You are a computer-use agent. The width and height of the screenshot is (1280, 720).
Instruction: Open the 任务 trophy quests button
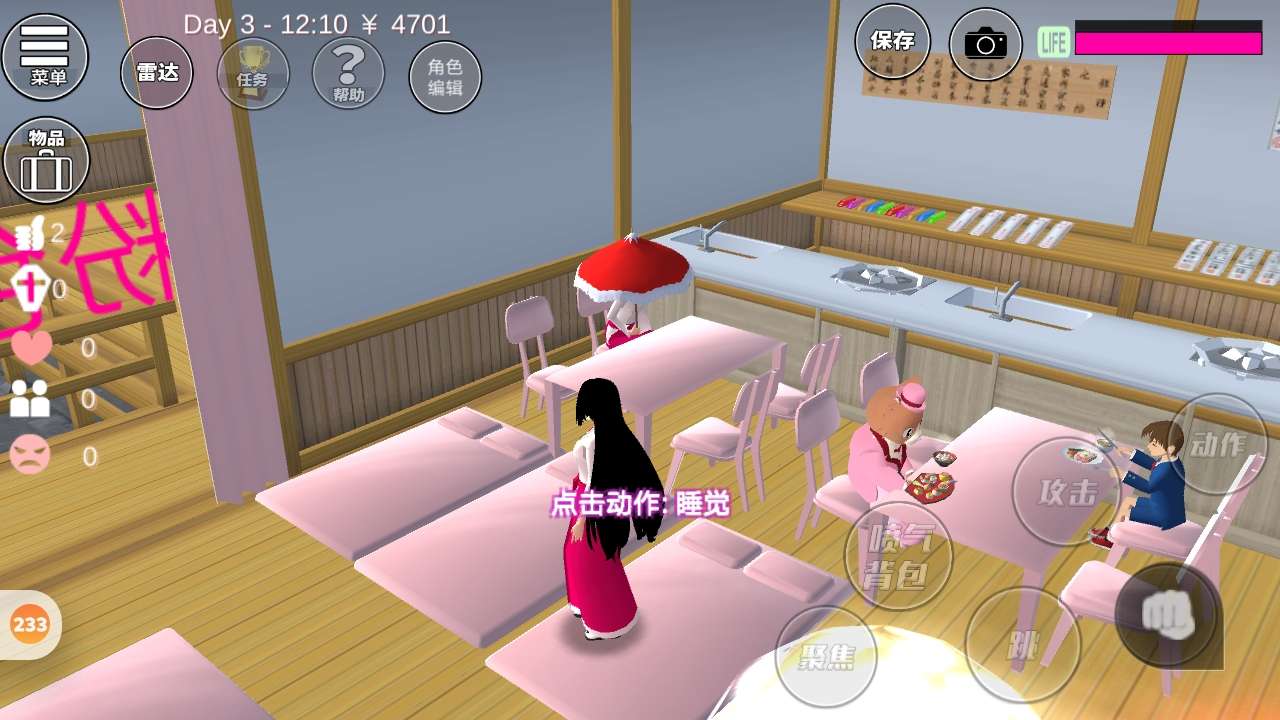point(253,72)
